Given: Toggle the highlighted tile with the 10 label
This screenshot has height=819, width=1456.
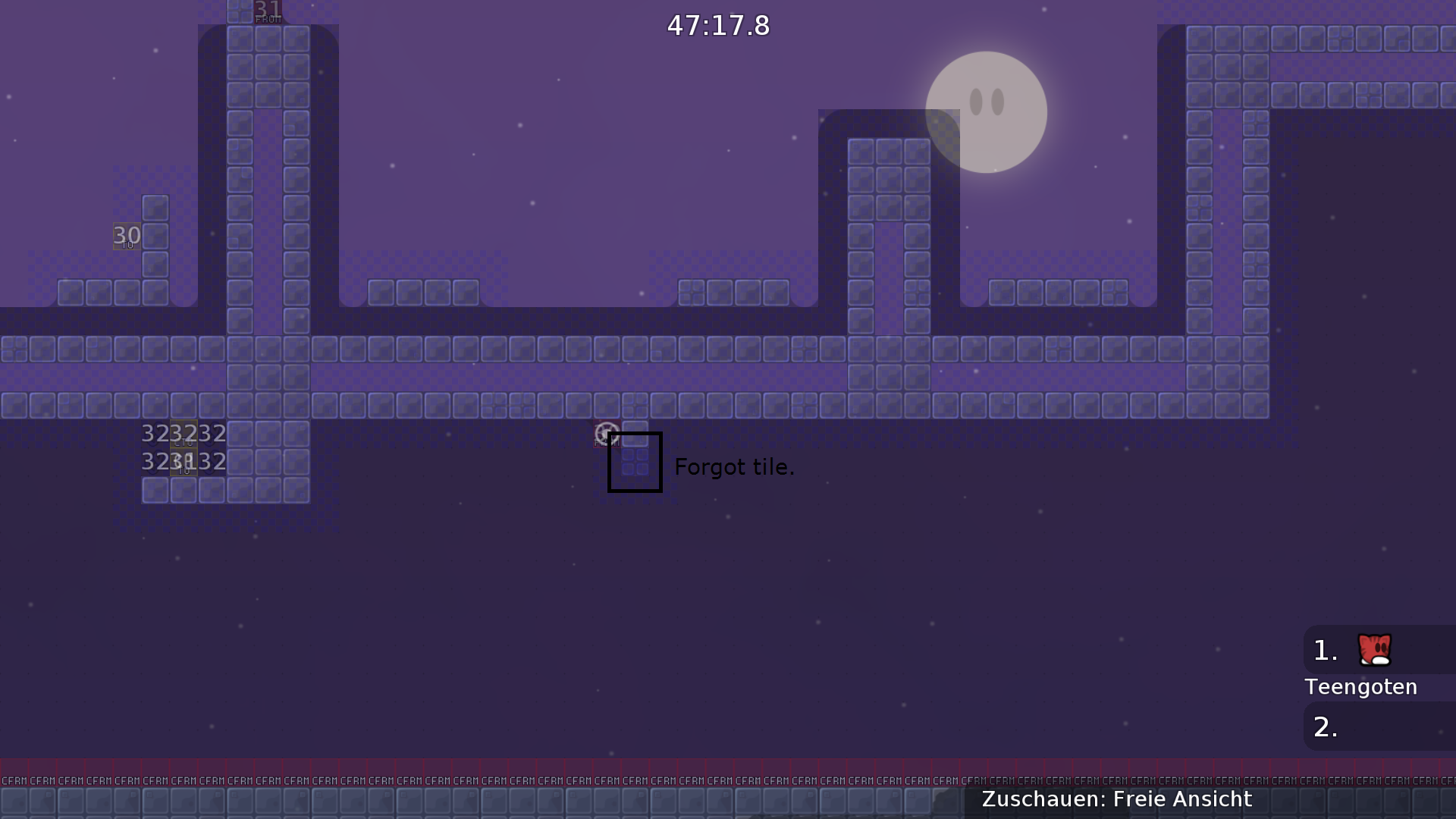Looking at the screenshot, I should (184, 461).
